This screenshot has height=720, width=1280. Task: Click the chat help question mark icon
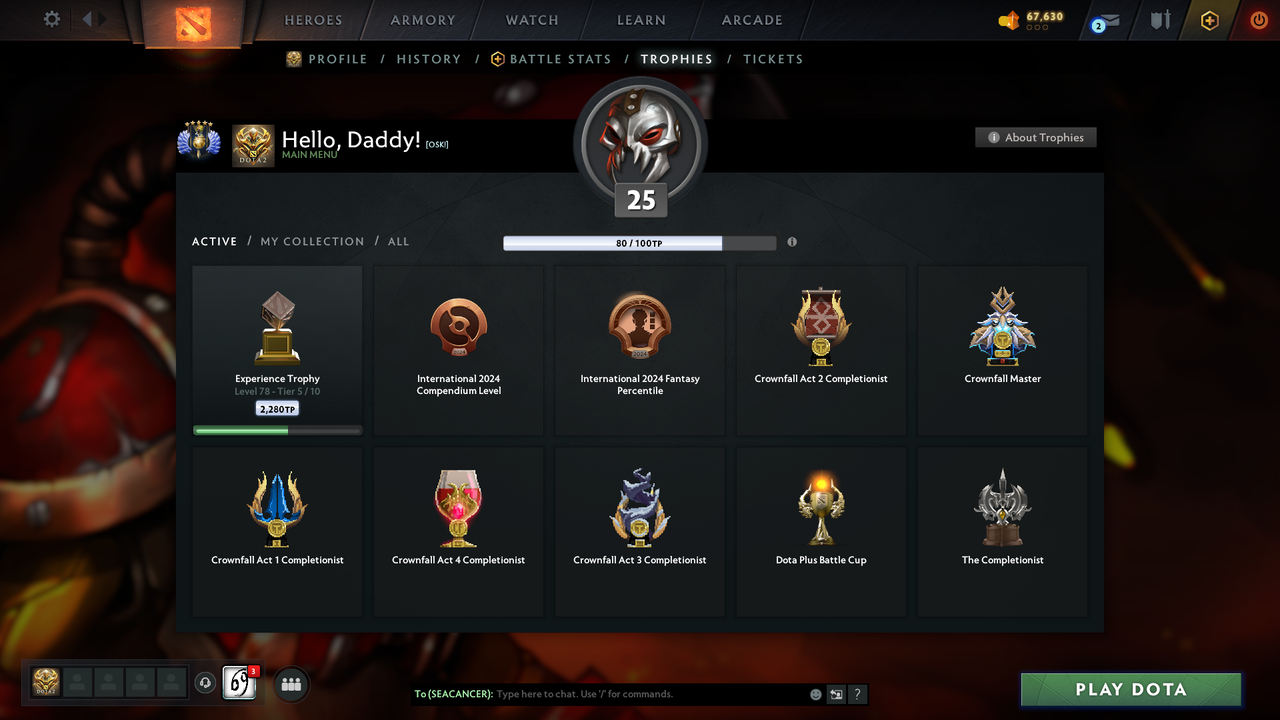tap(857, 694)
